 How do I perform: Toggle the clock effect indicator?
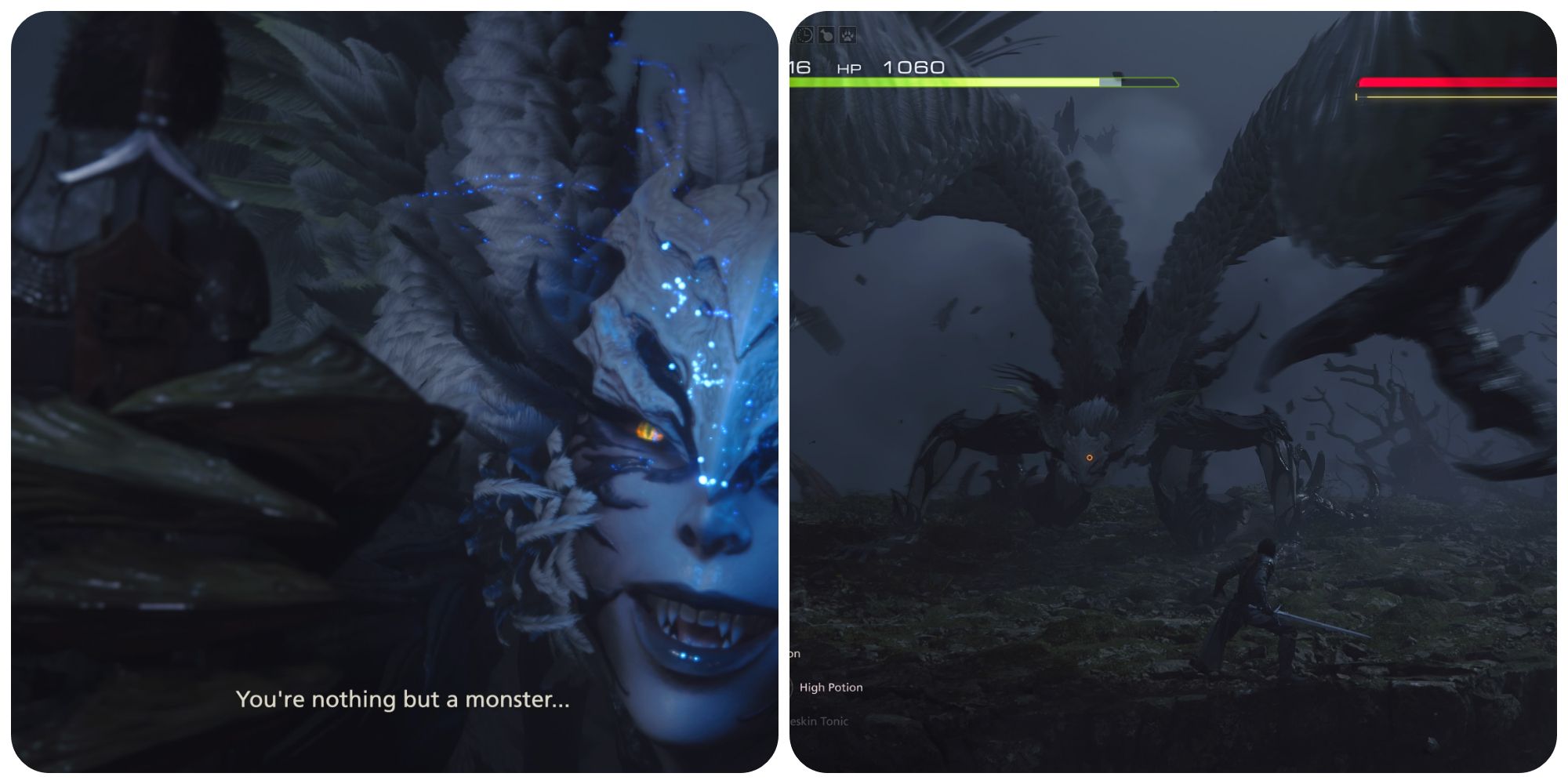[x=804, y=34]
